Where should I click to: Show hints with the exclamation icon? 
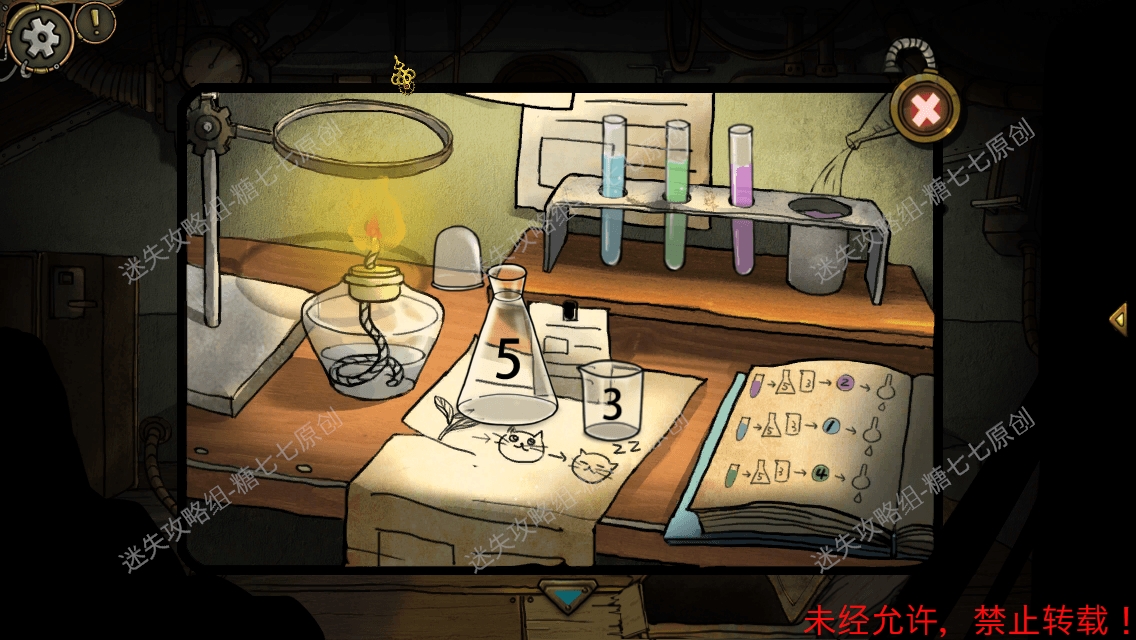[97, 21]
